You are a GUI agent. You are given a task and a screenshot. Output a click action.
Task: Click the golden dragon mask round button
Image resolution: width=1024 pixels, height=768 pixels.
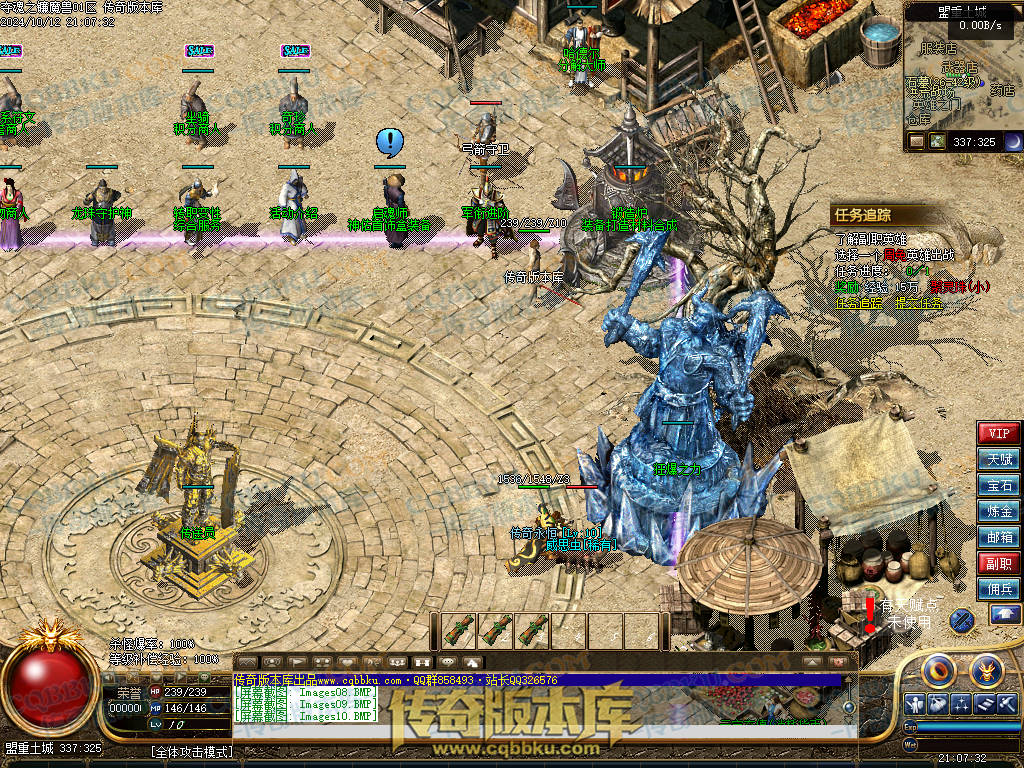(x=986, y=668)
